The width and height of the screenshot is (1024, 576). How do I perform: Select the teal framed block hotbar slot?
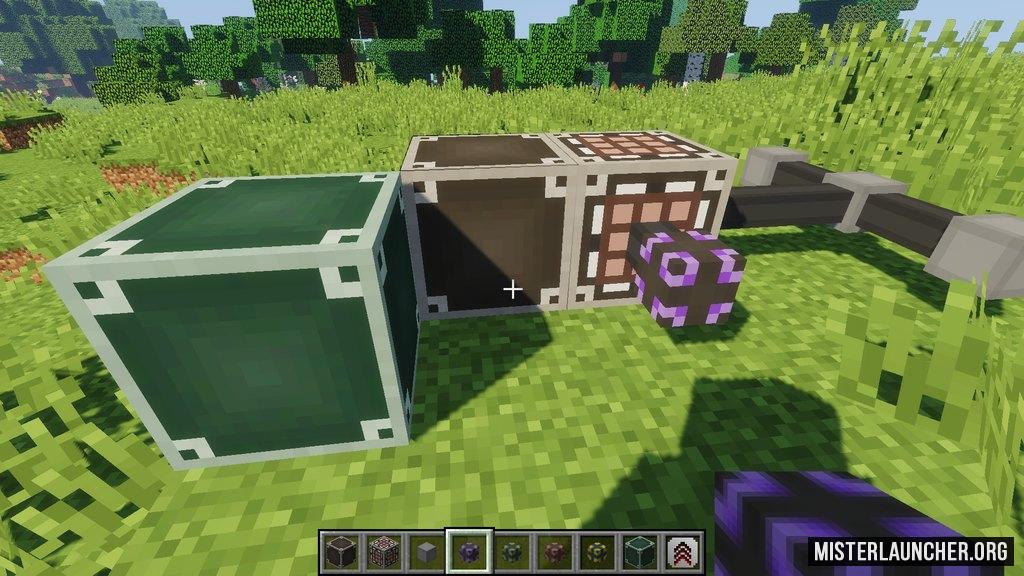[x=641, y=551]
